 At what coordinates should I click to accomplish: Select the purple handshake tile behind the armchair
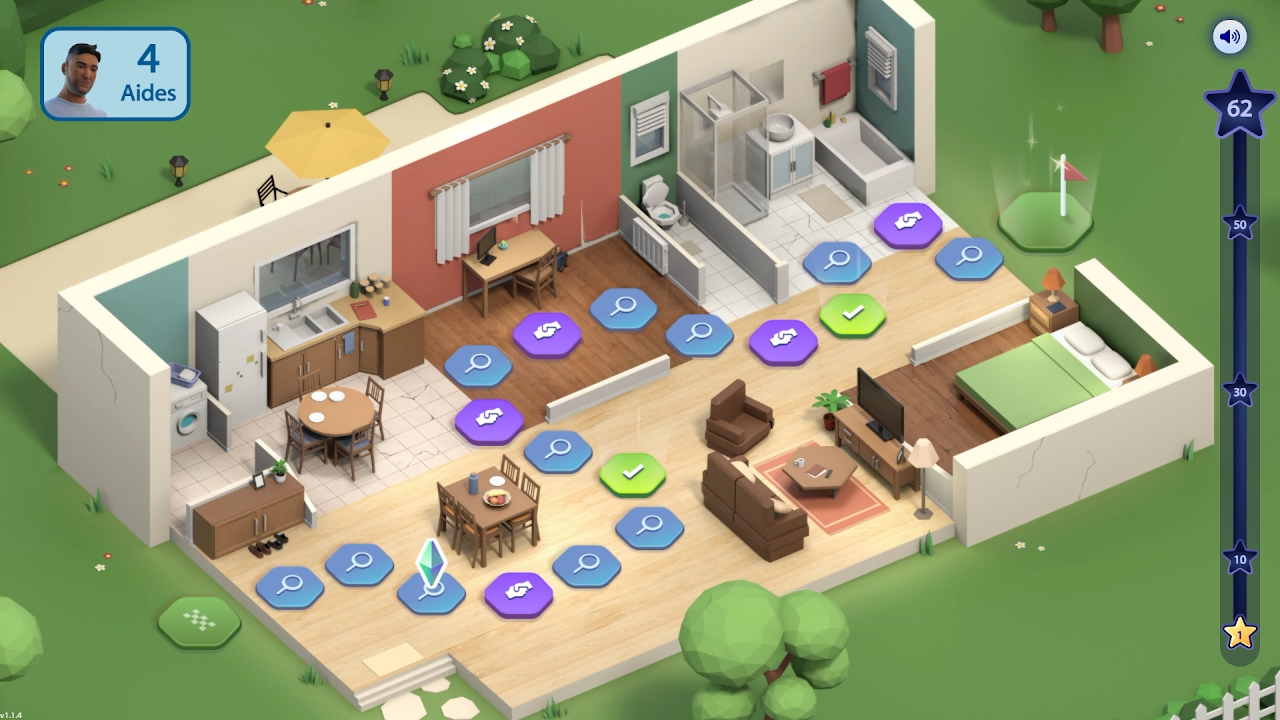tap(783, 340)
